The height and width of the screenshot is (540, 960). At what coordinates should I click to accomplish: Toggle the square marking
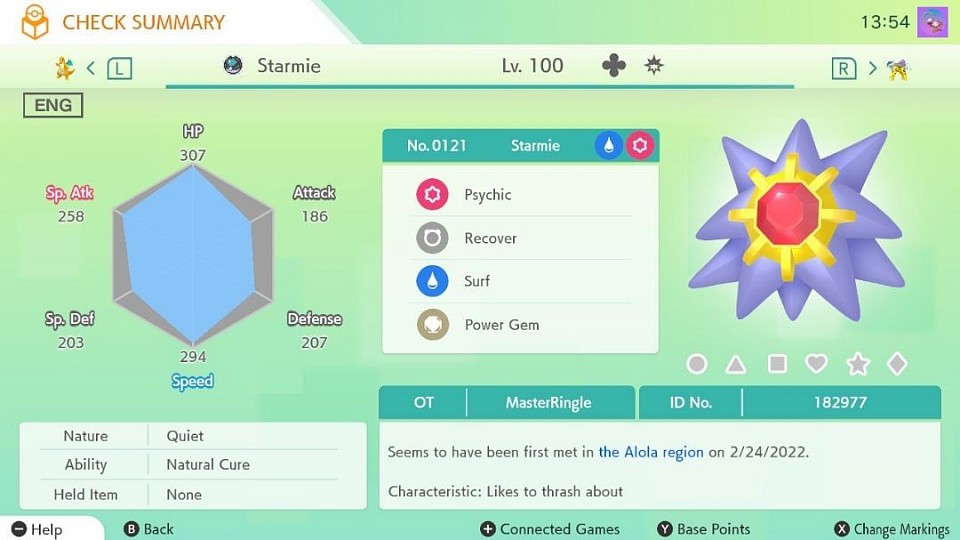pos(777,364)
